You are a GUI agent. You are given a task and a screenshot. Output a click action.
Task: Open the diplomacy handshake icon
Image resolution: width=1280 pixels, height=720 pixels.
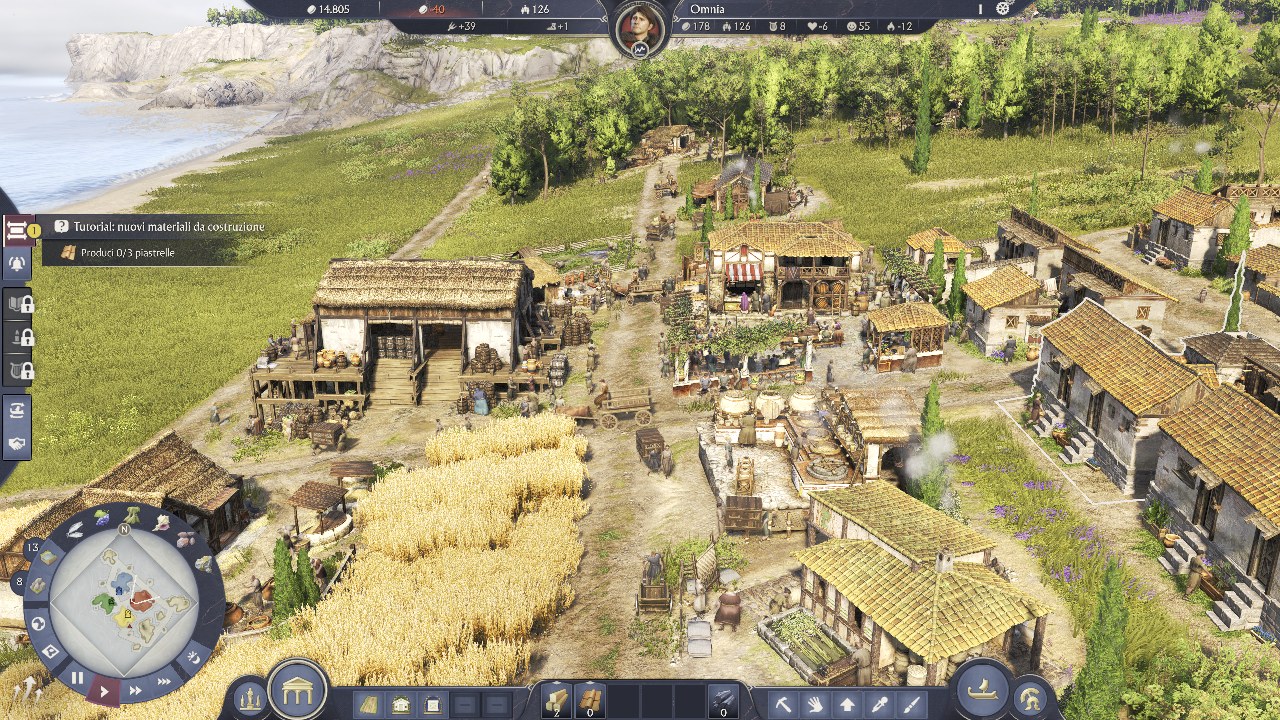pos(17,443)
